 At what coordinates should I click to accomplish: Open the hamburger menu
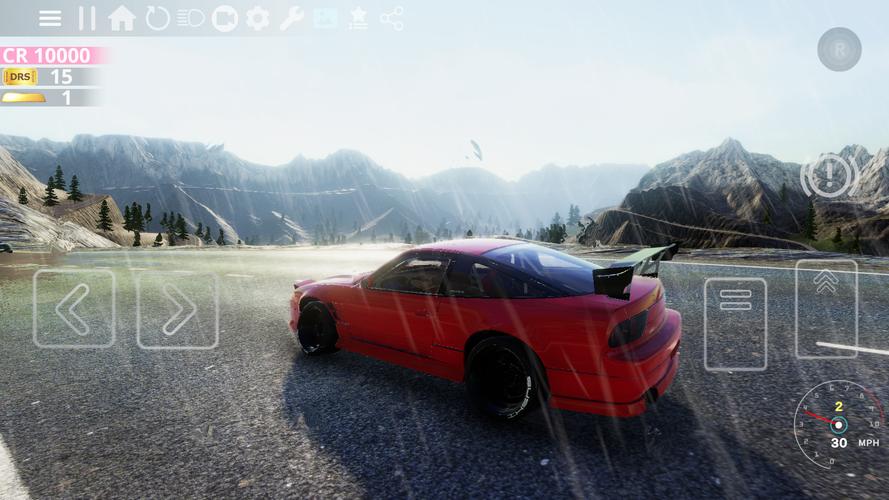[x=50, y=18]
